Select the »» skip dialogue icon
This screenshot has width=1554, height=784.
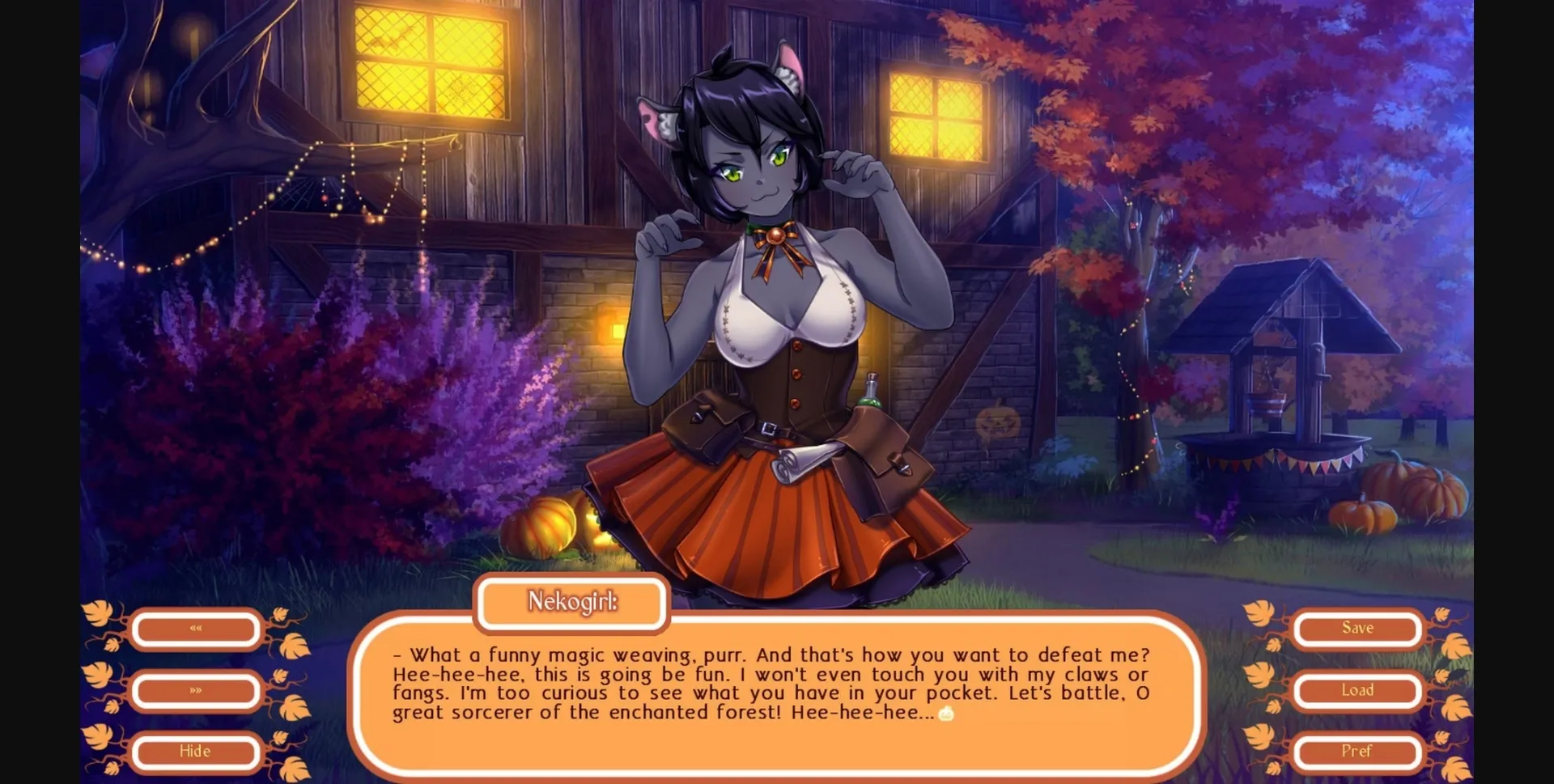(x=194, y=690)
